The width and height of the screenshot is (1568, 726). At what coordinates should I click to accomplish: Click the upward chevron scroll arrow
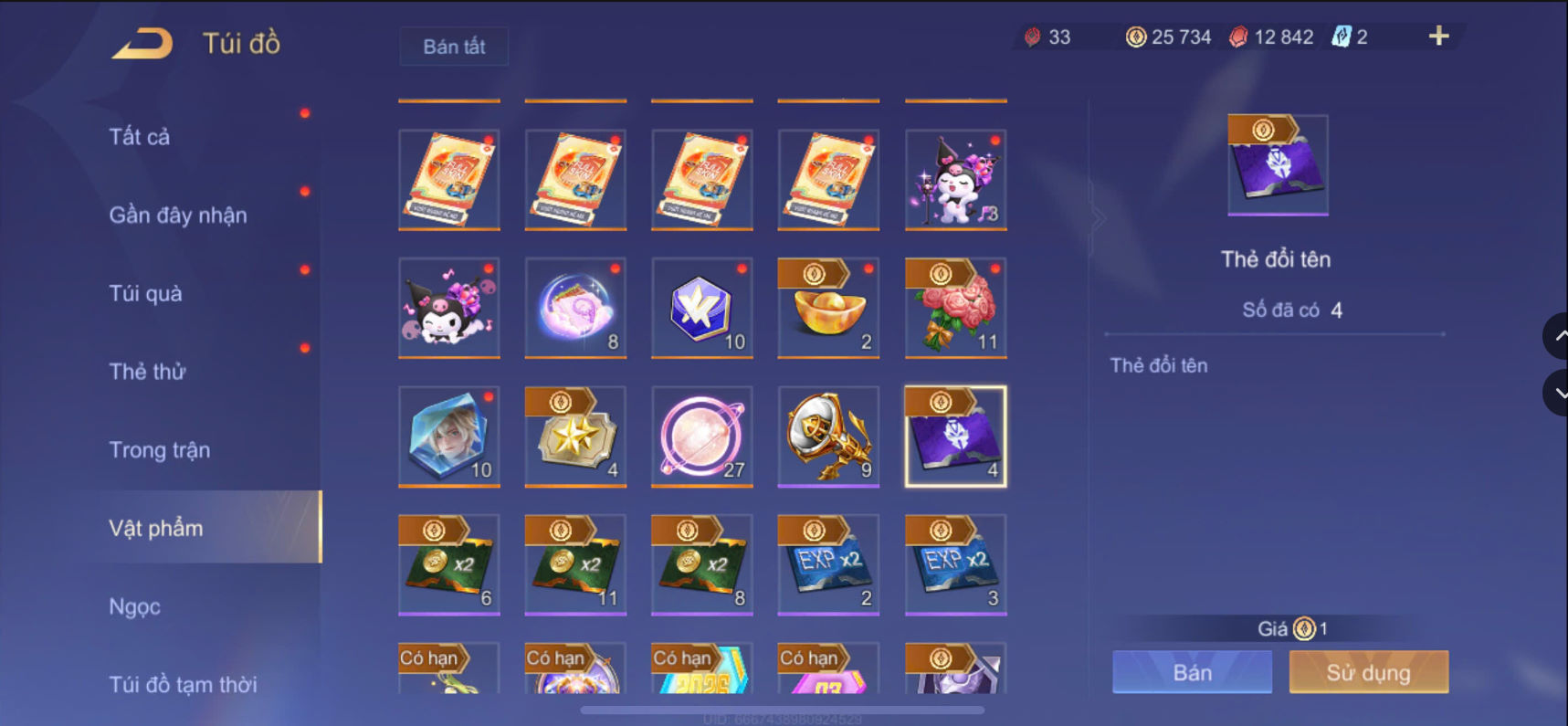(x=1558, y=336)
